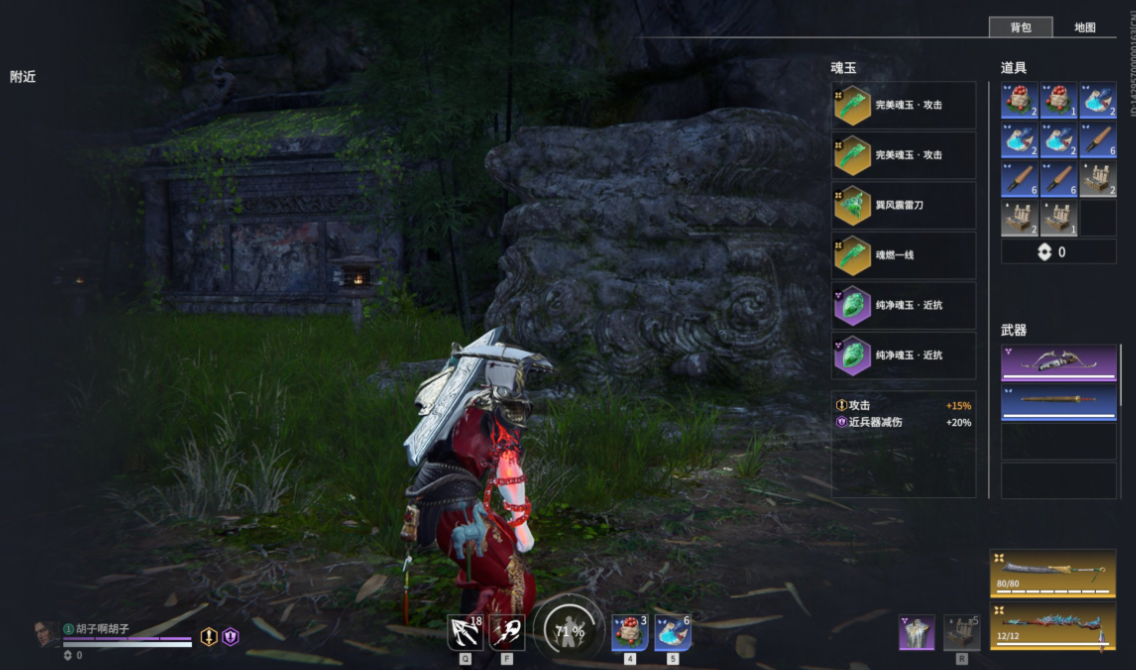Activate the grappling hook icon on the hotbar

(x=465, y=632)
